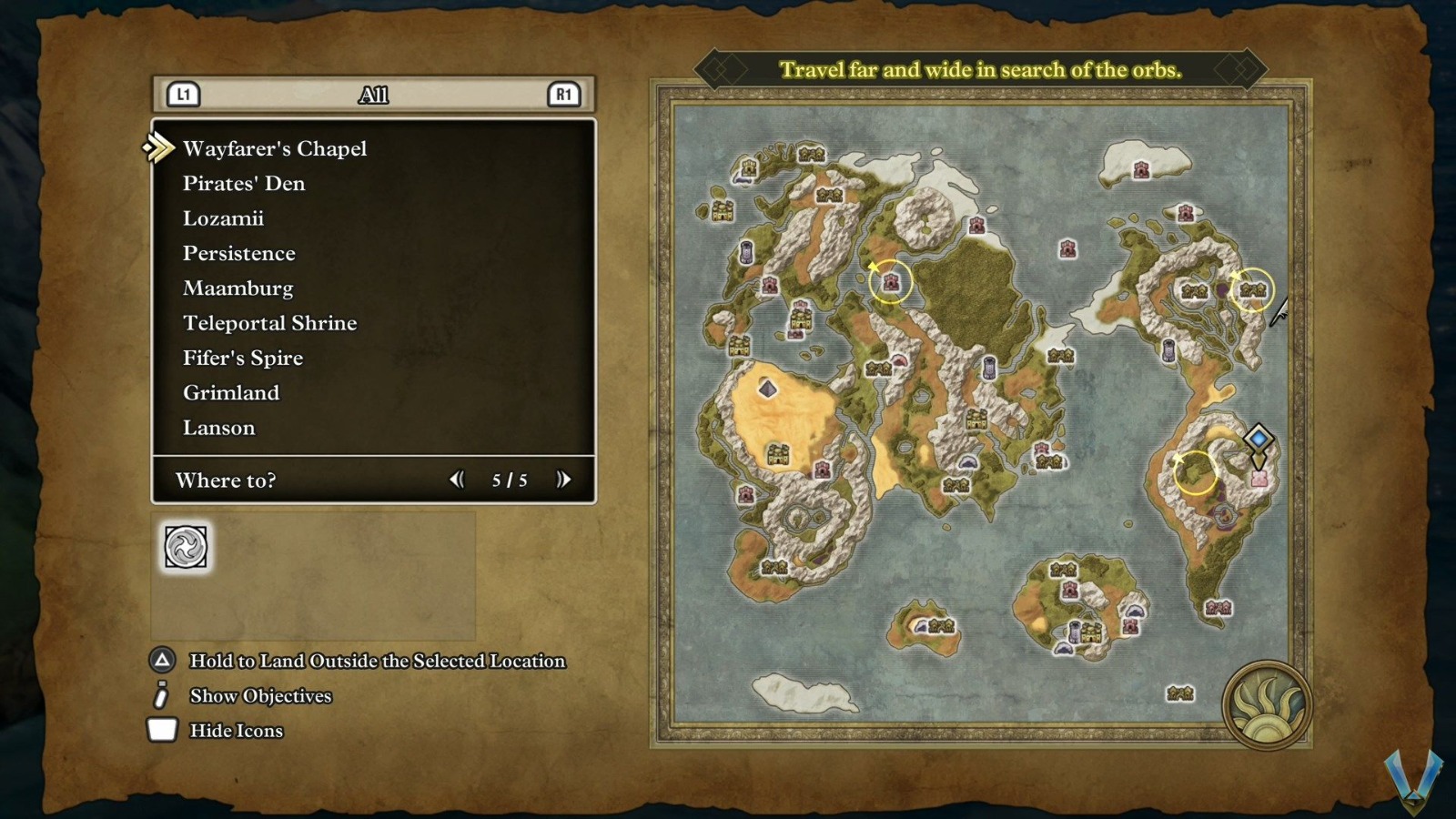
Task: Click the All category tab
Action: point(373,95)
